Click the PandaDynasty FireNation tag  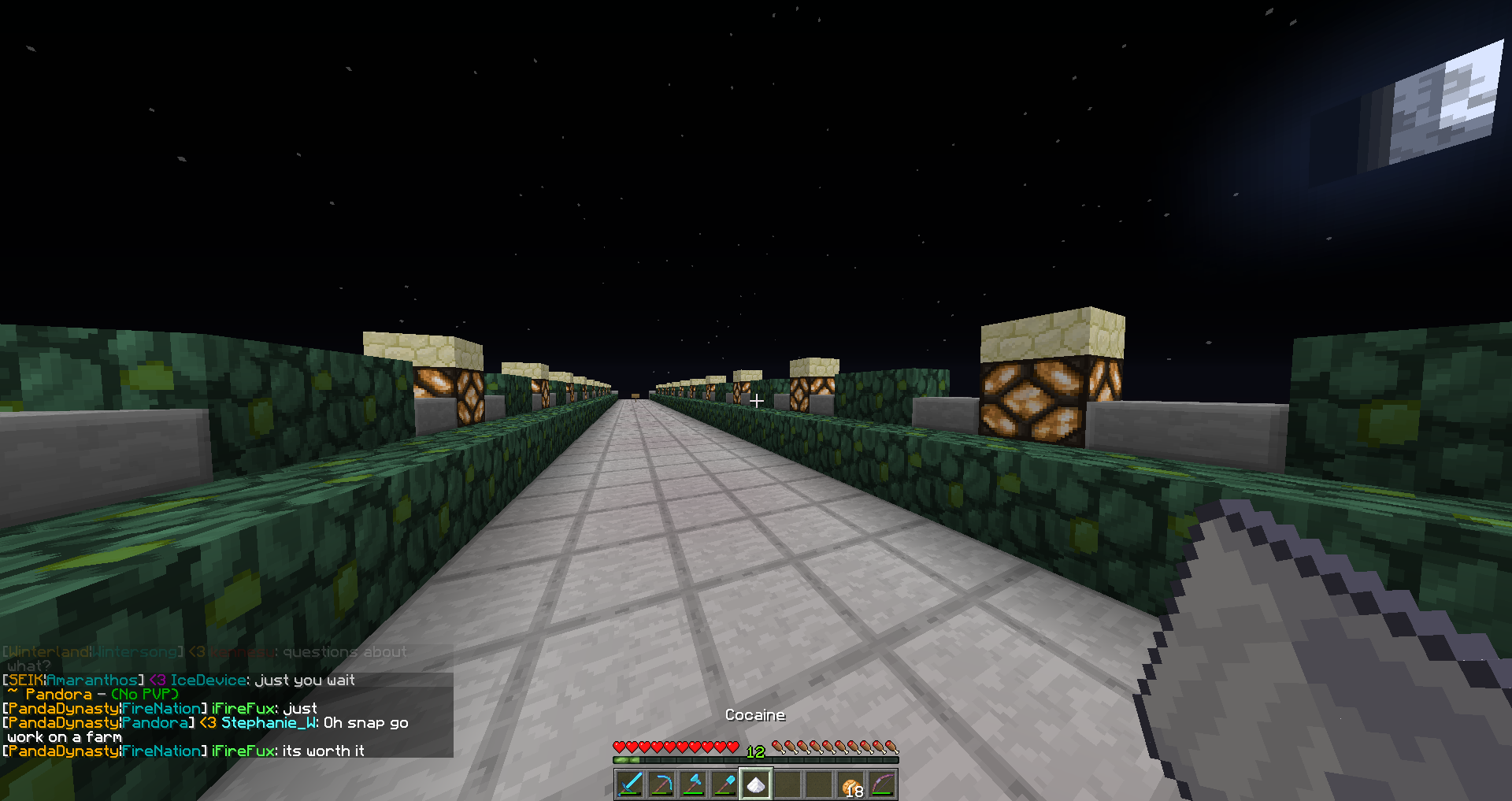coord(102,708)
